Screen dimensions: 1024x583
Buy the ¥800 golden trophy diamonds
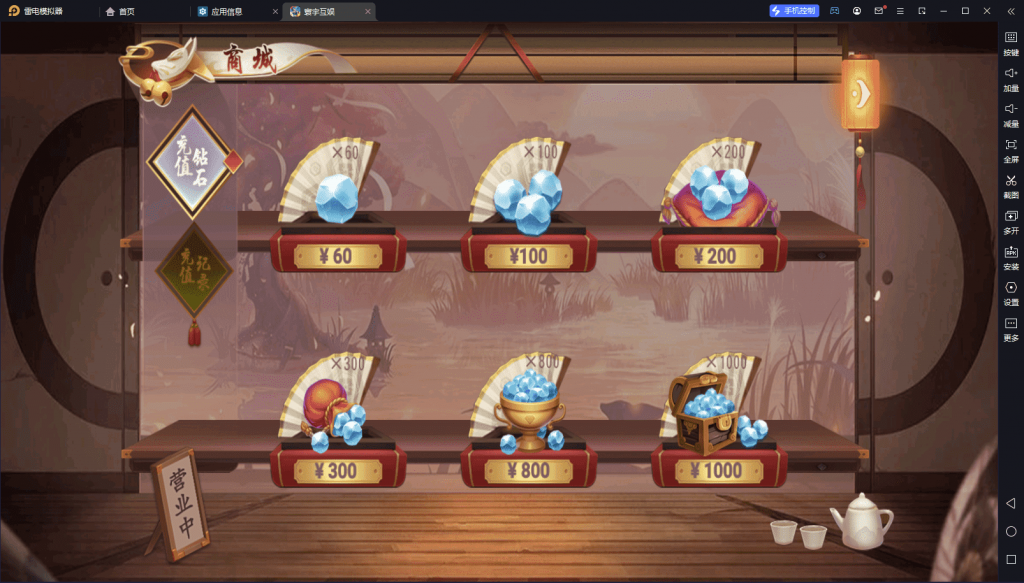tap(528, 470)
